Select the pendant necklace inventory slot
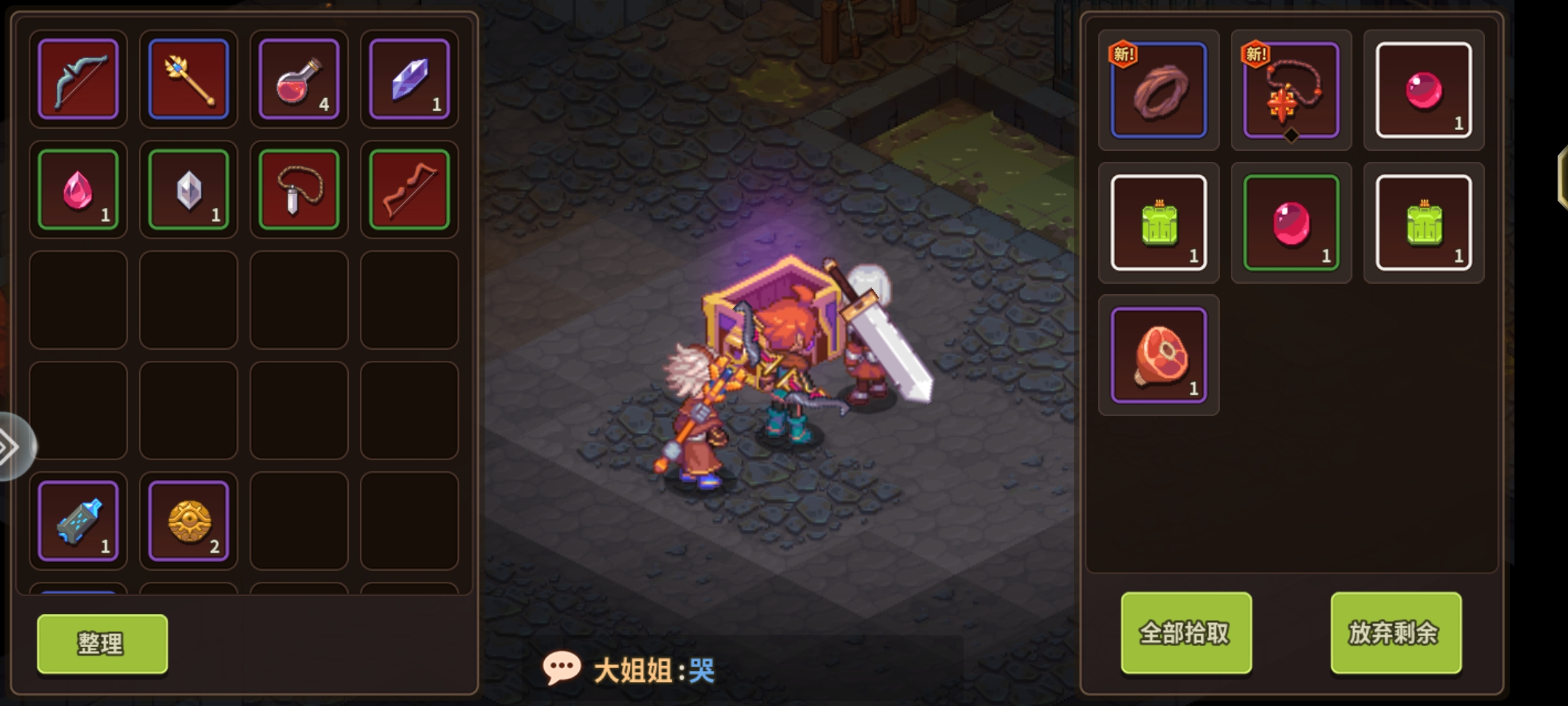1568x706 pixels. point(299,190)
